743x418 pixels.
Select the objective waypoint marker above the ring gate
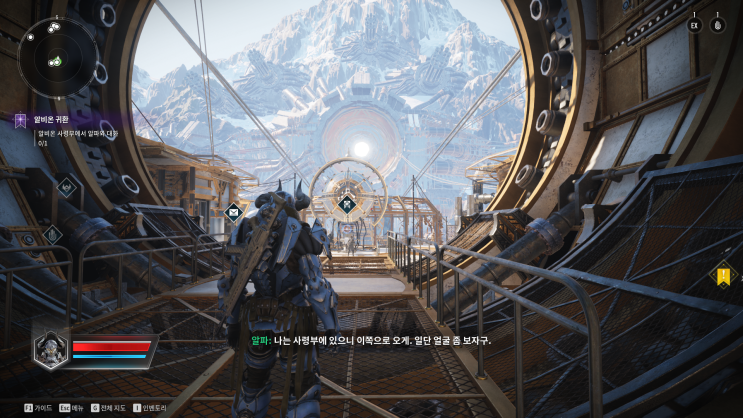point(347,204)
